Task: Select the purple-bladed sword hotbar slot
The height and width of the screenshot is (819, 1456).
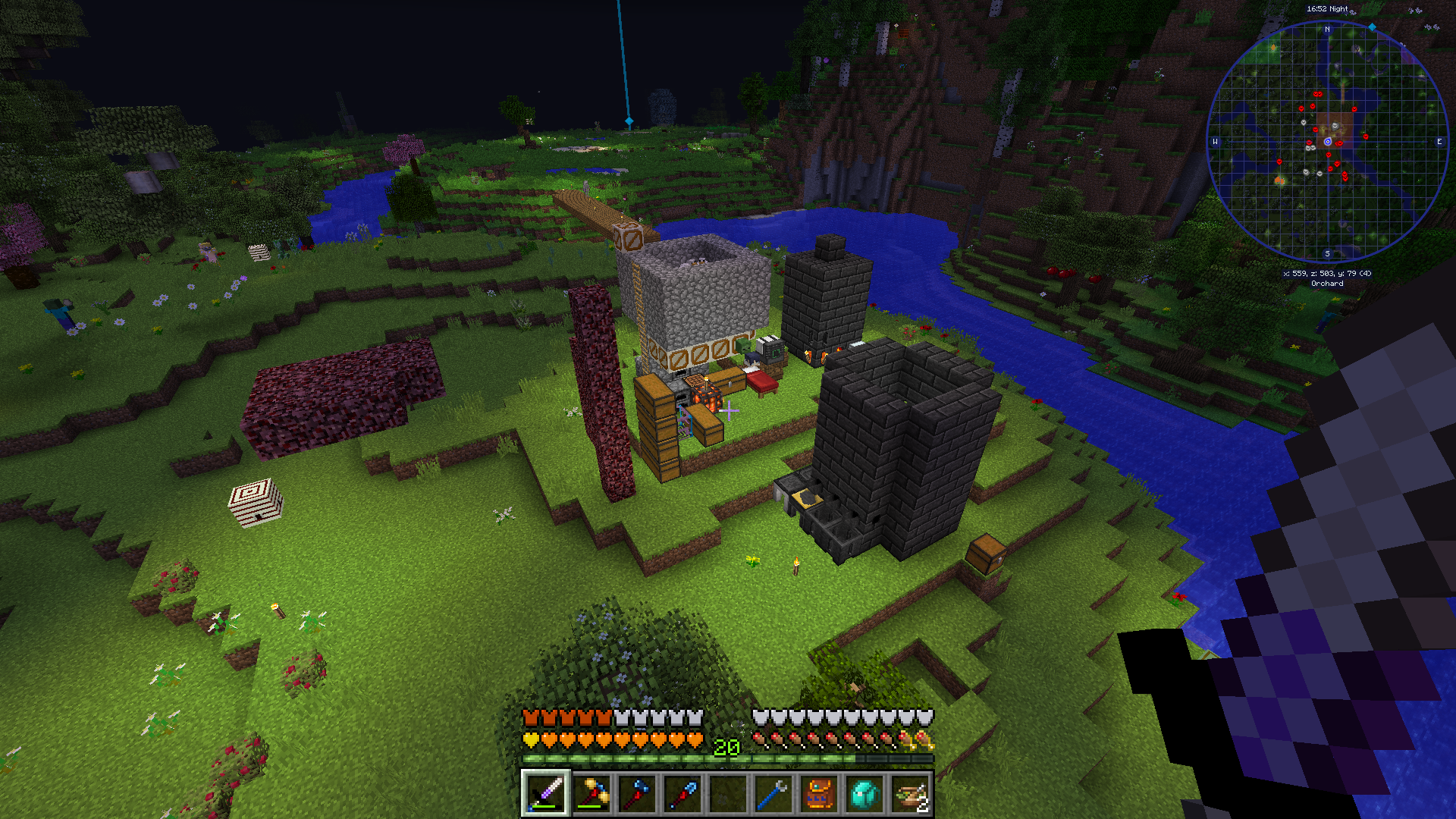Action: pos(545,794)
